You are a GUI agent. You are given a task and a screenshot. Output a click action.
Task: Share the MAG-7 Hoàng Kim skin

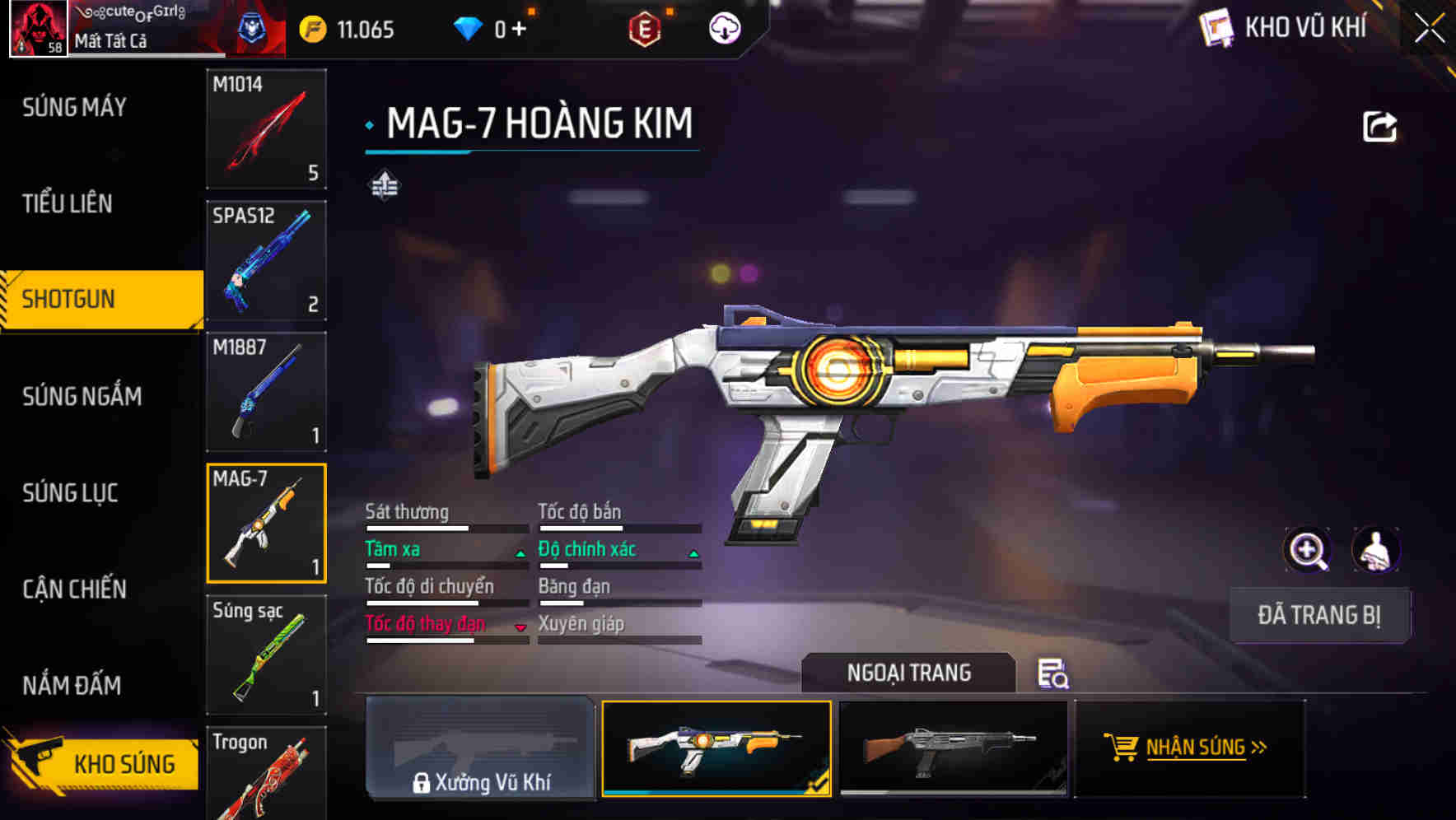pos(1379,127)
